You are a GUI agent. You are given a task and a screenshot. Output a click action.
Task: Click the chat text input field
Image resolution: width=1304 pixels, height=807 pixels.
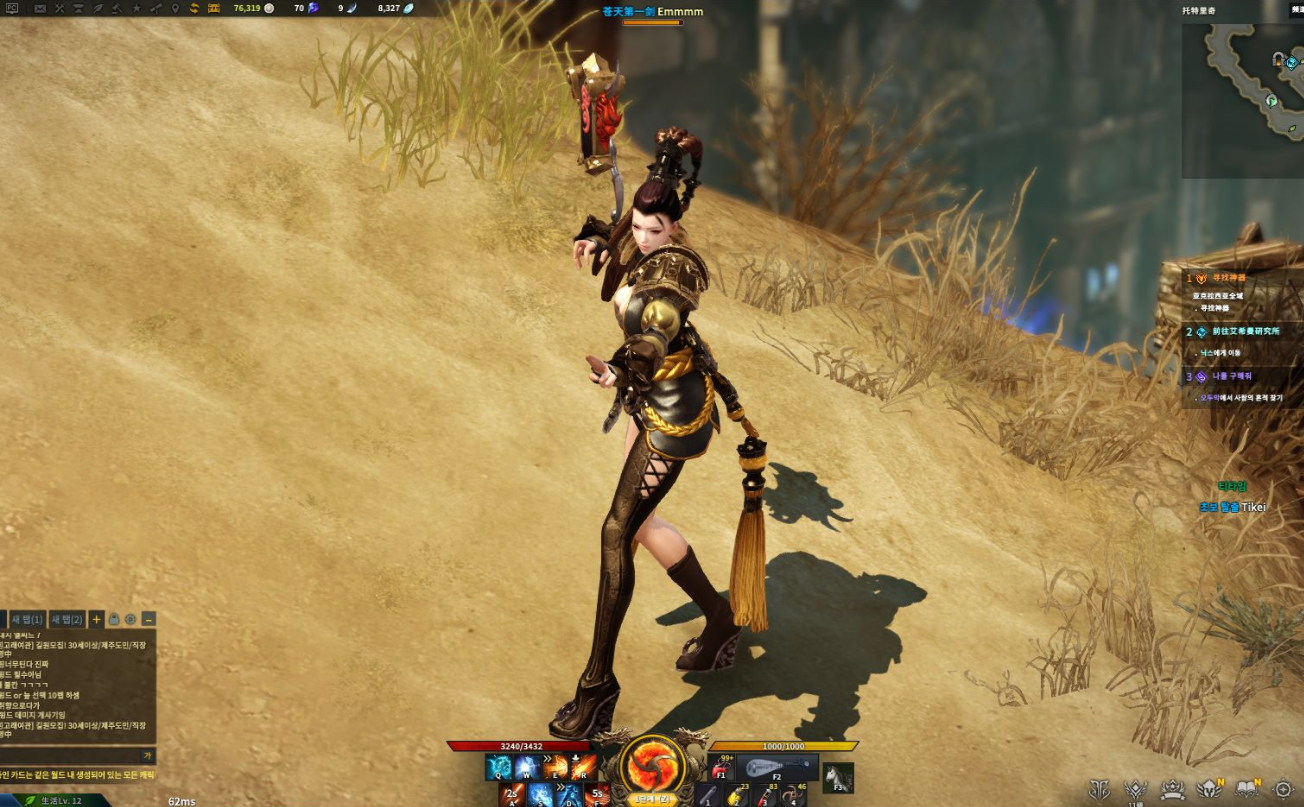tap(70, 756)
